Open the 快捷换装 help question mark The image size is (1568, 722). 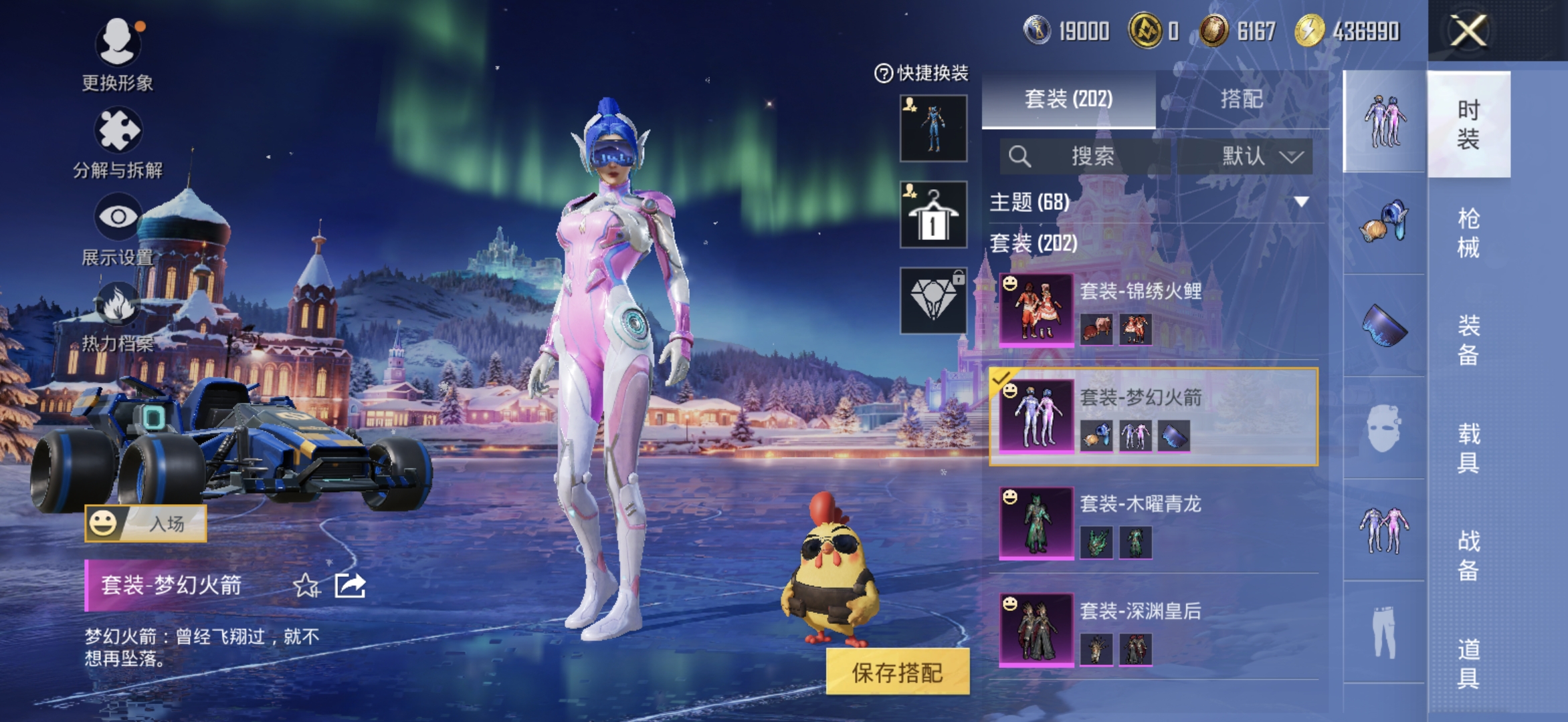[883, 73]
